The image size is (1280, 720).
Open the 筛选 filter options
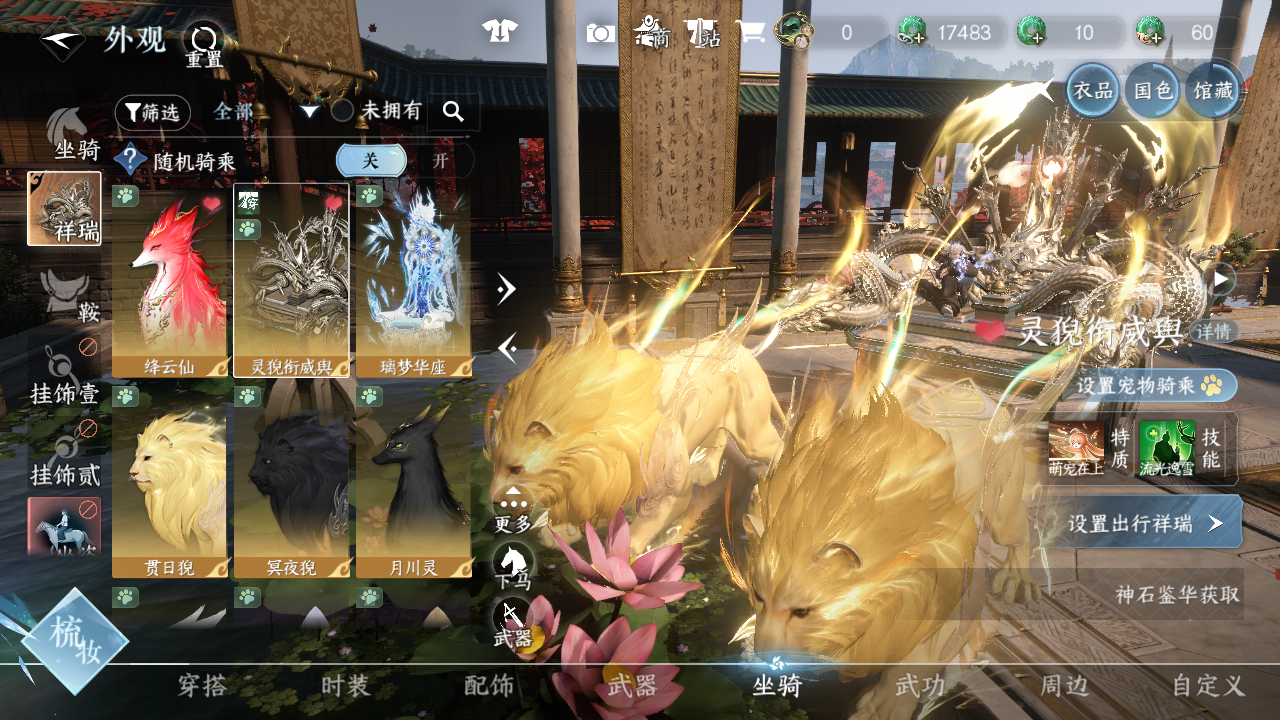click(x=152, y=113)
